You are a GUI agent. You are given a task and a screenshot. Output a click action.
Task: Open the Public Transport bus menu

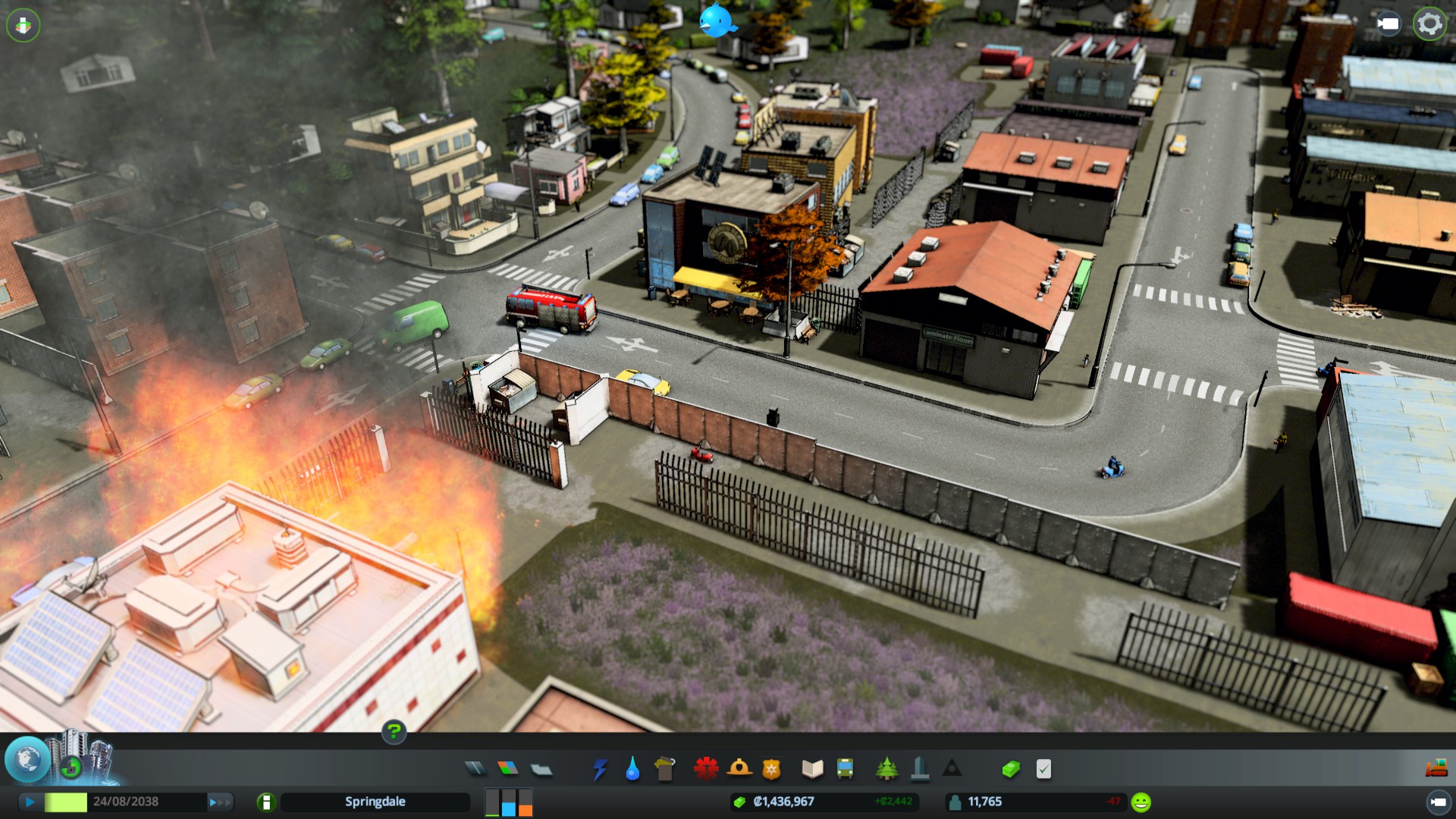[845, 770]
